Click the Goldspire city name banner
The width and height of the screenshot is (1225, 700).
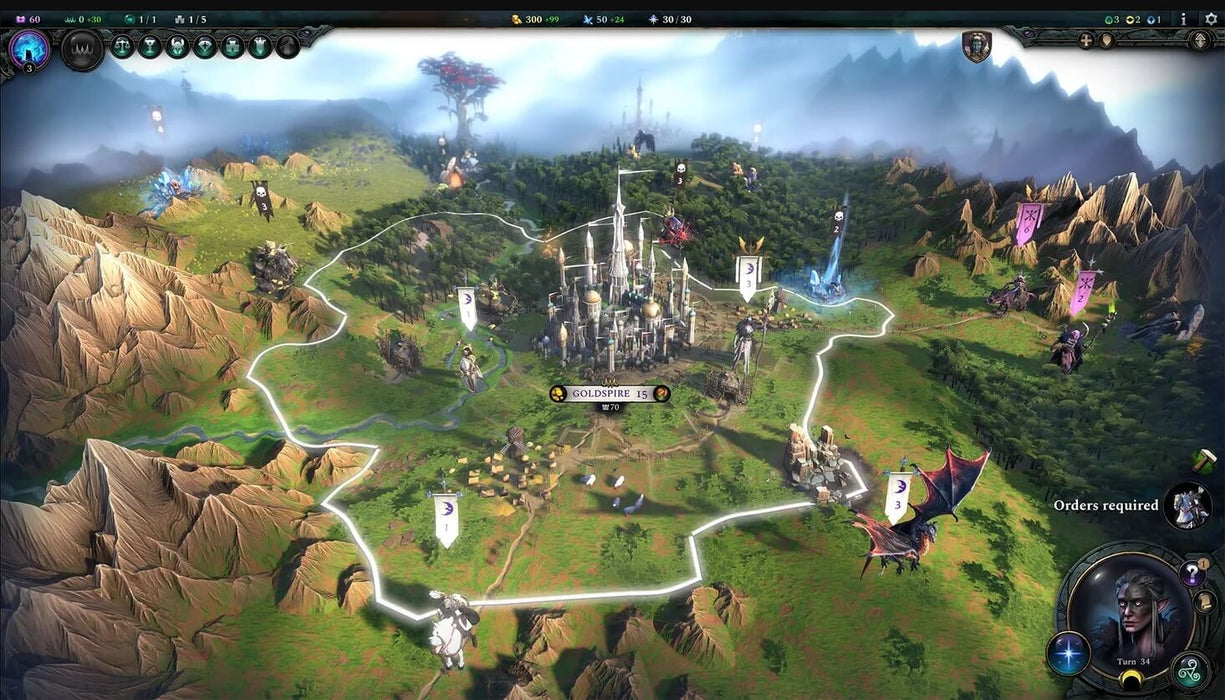(x=609, y=394)
